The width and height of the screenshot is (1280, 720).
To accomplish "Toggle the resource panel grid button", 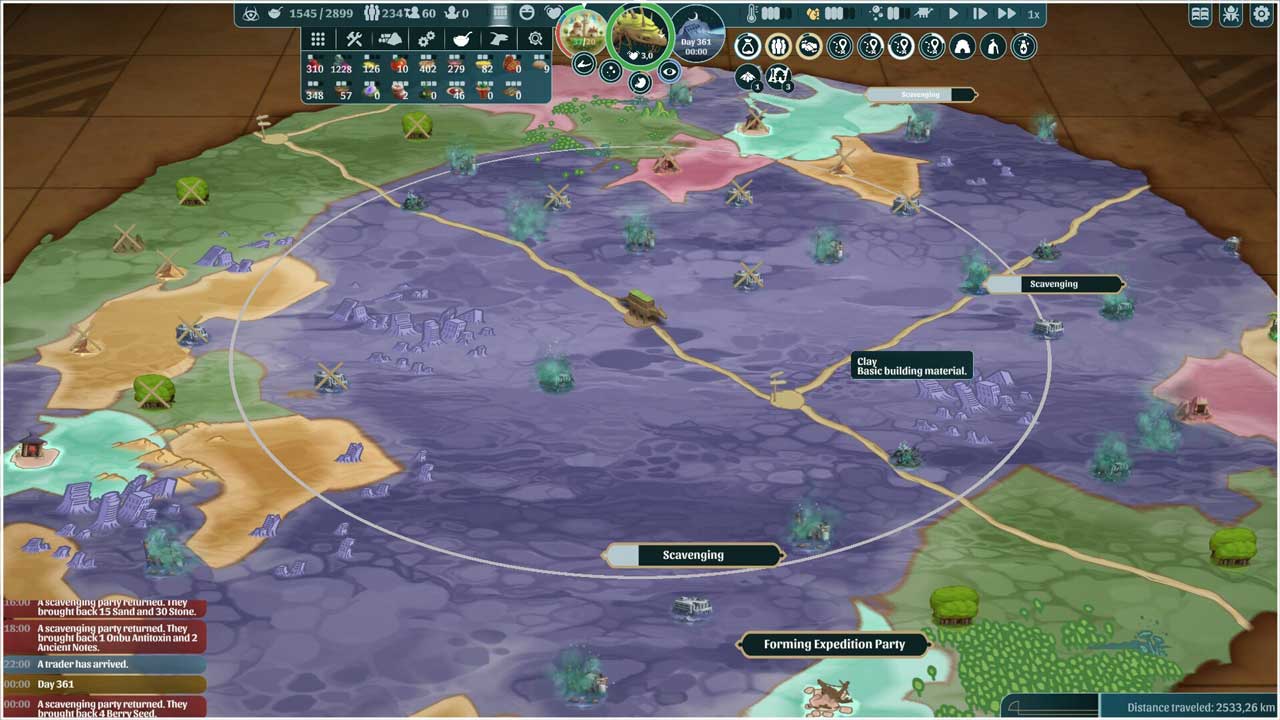I will coord(501,14).
